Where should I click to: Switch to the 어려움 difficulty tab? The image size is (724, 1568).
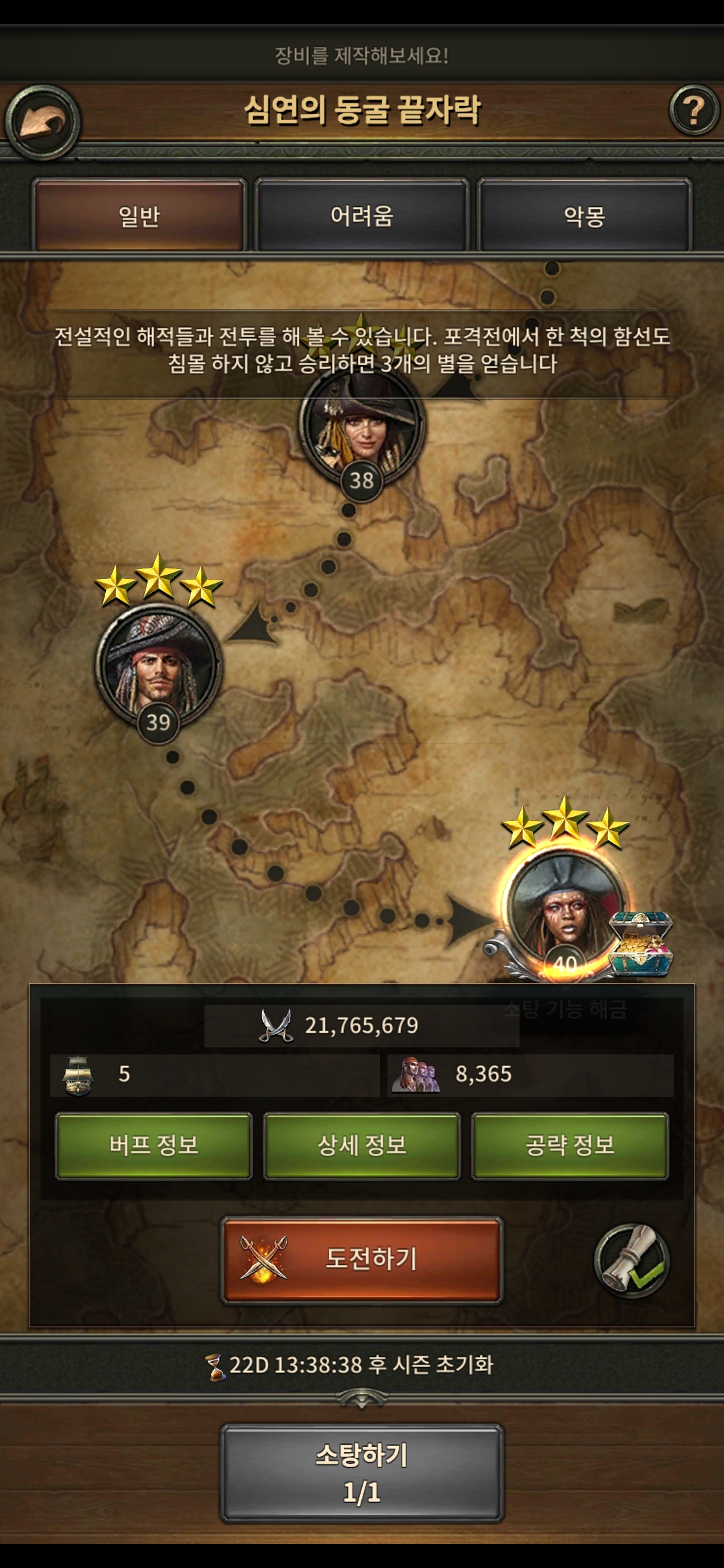pos(361,216)
